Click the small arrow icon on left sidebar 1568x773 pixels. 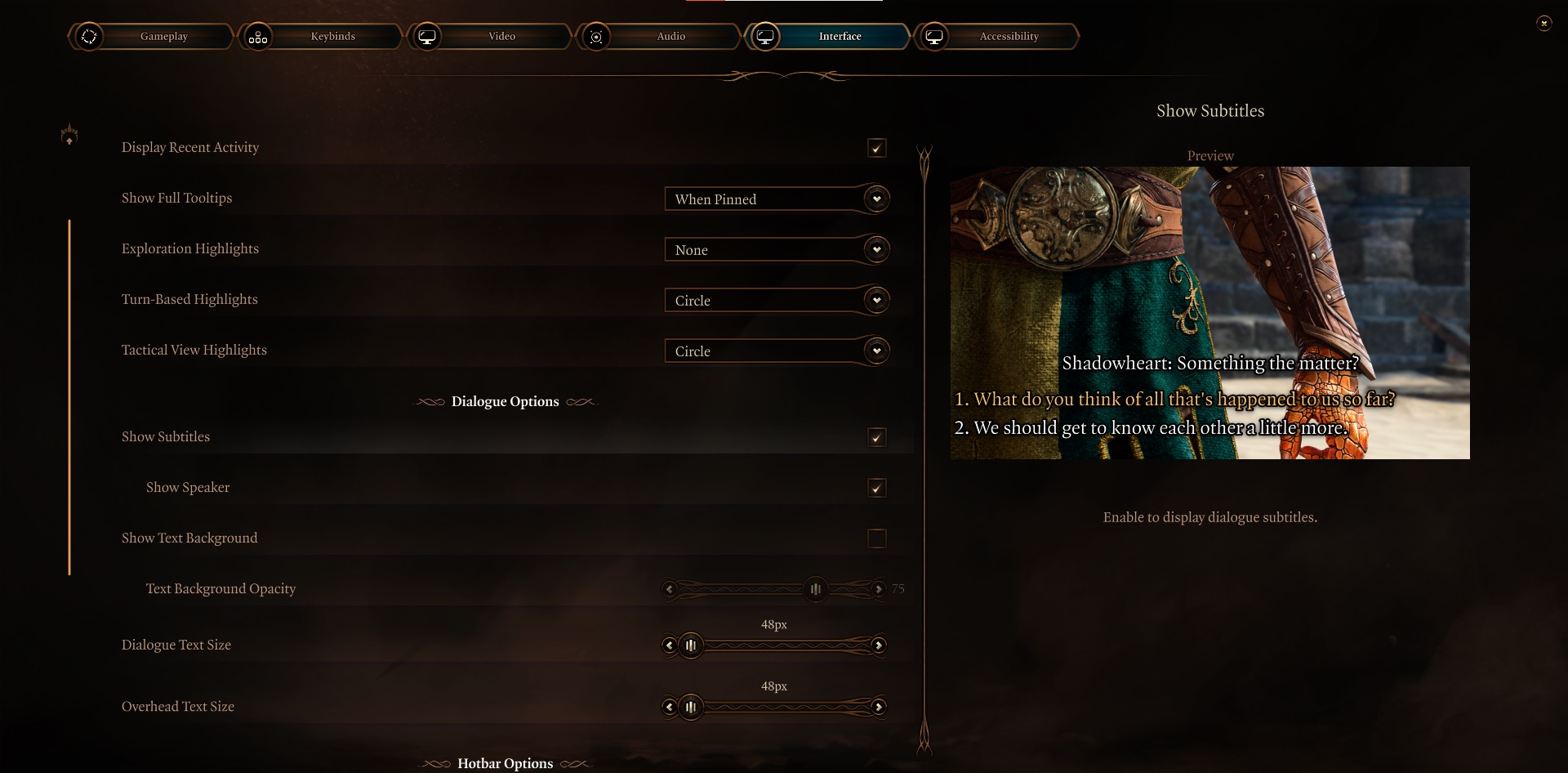click(x=69, y=134)
